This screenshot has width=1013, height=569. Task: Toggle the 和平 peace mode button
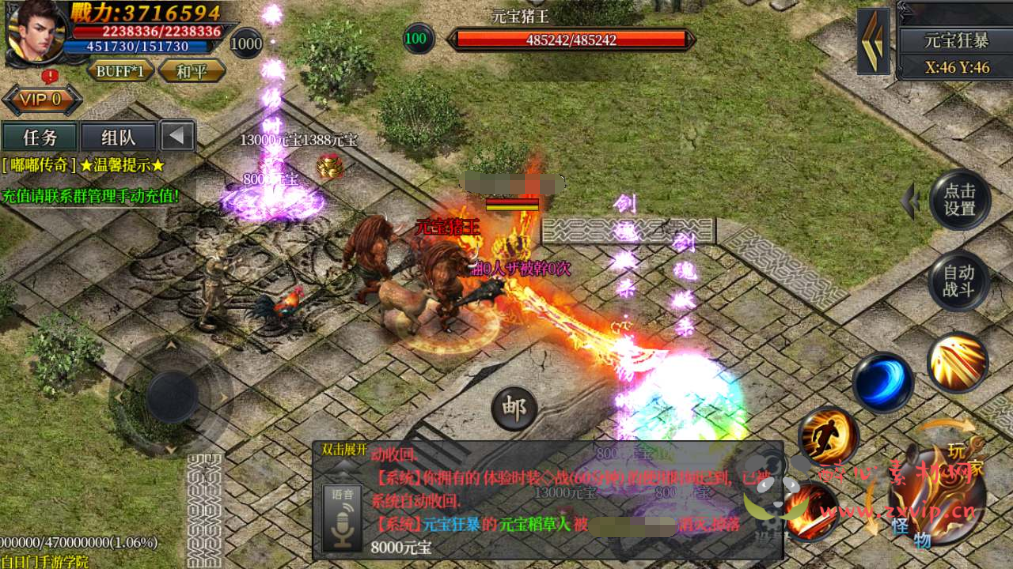(x=191, y=72)
